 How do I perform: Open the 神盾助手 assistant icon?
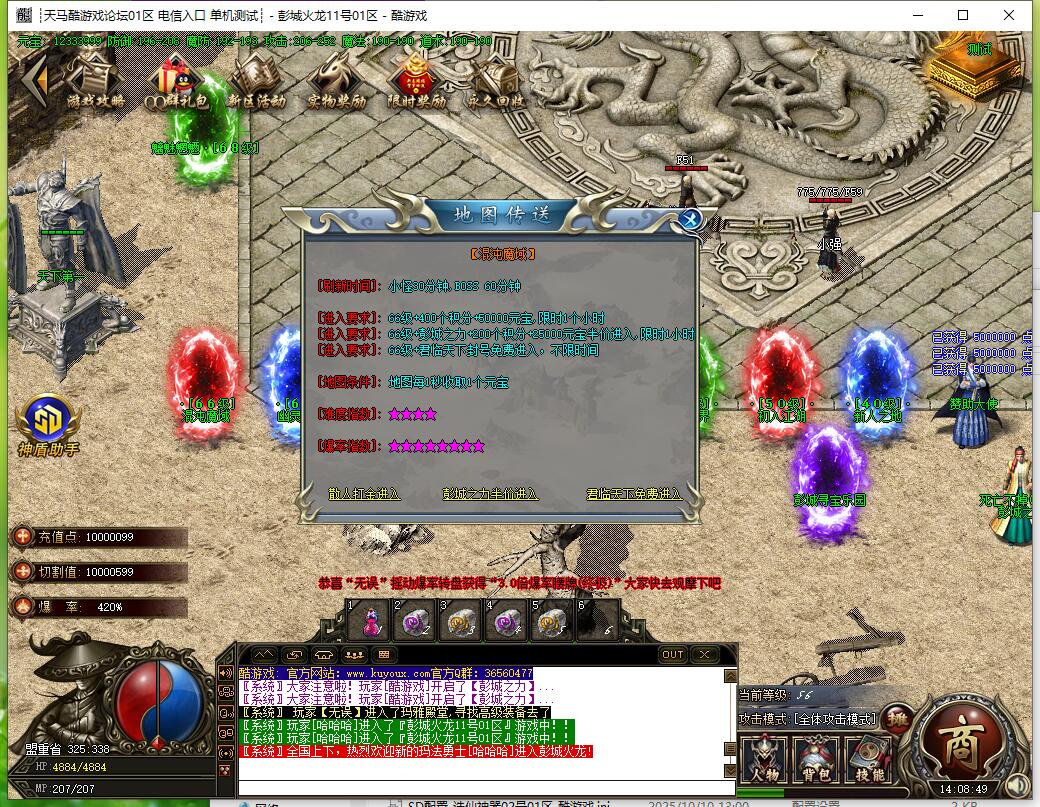click(47, 425)
